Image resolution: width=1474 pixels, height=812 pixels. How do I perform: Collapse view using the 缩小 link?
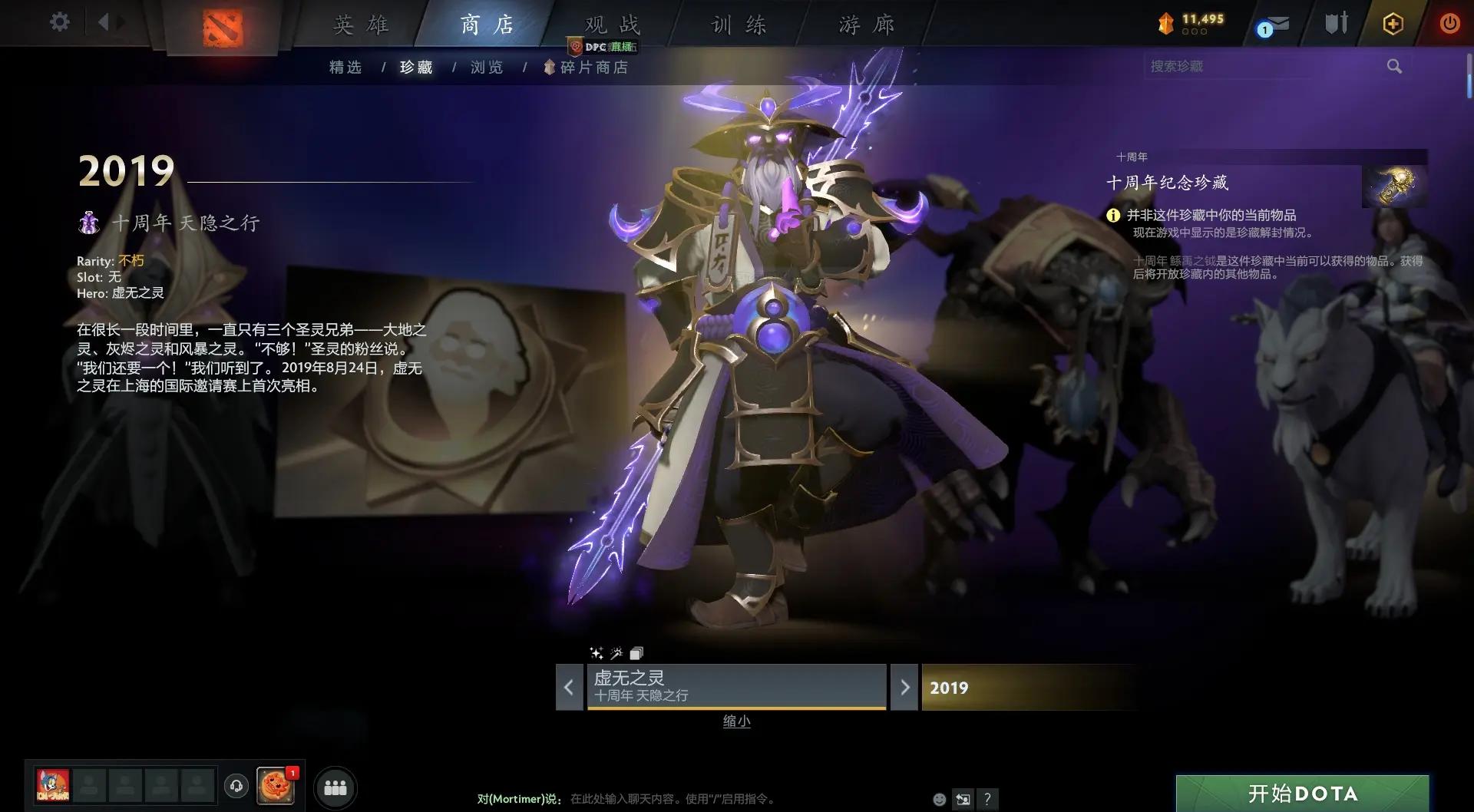click(x=736, y=721)
